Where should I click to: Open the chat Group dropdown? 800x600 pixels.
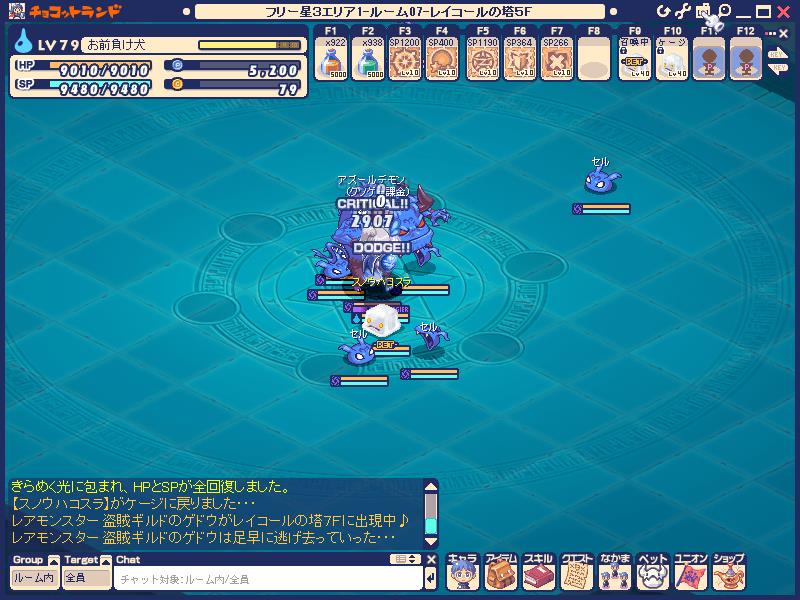(x=34, y=578)
